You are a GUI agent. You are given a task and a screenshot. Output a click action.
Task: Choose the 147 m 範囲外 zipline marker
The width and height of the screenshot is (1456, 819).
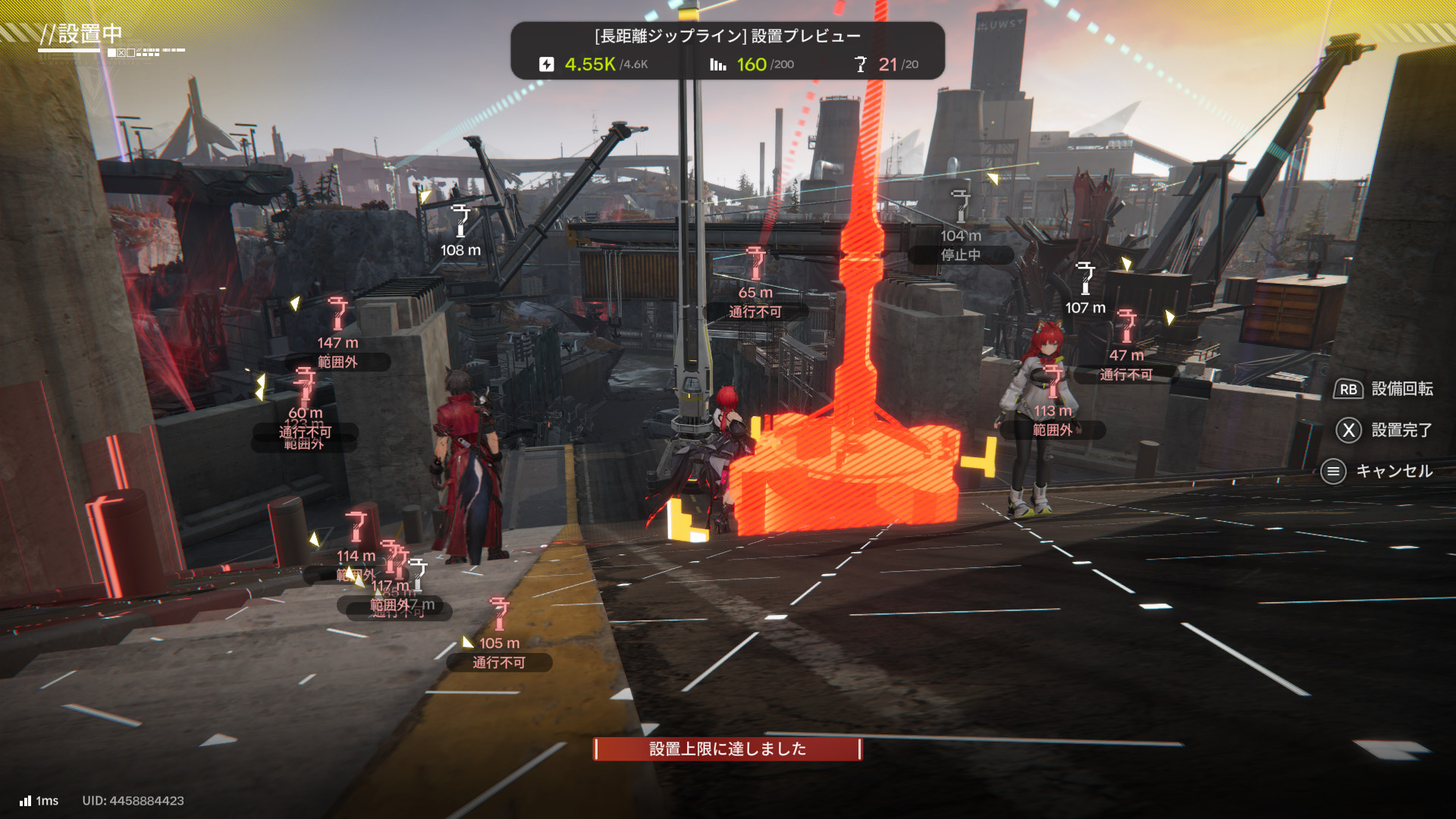point(337,314)
